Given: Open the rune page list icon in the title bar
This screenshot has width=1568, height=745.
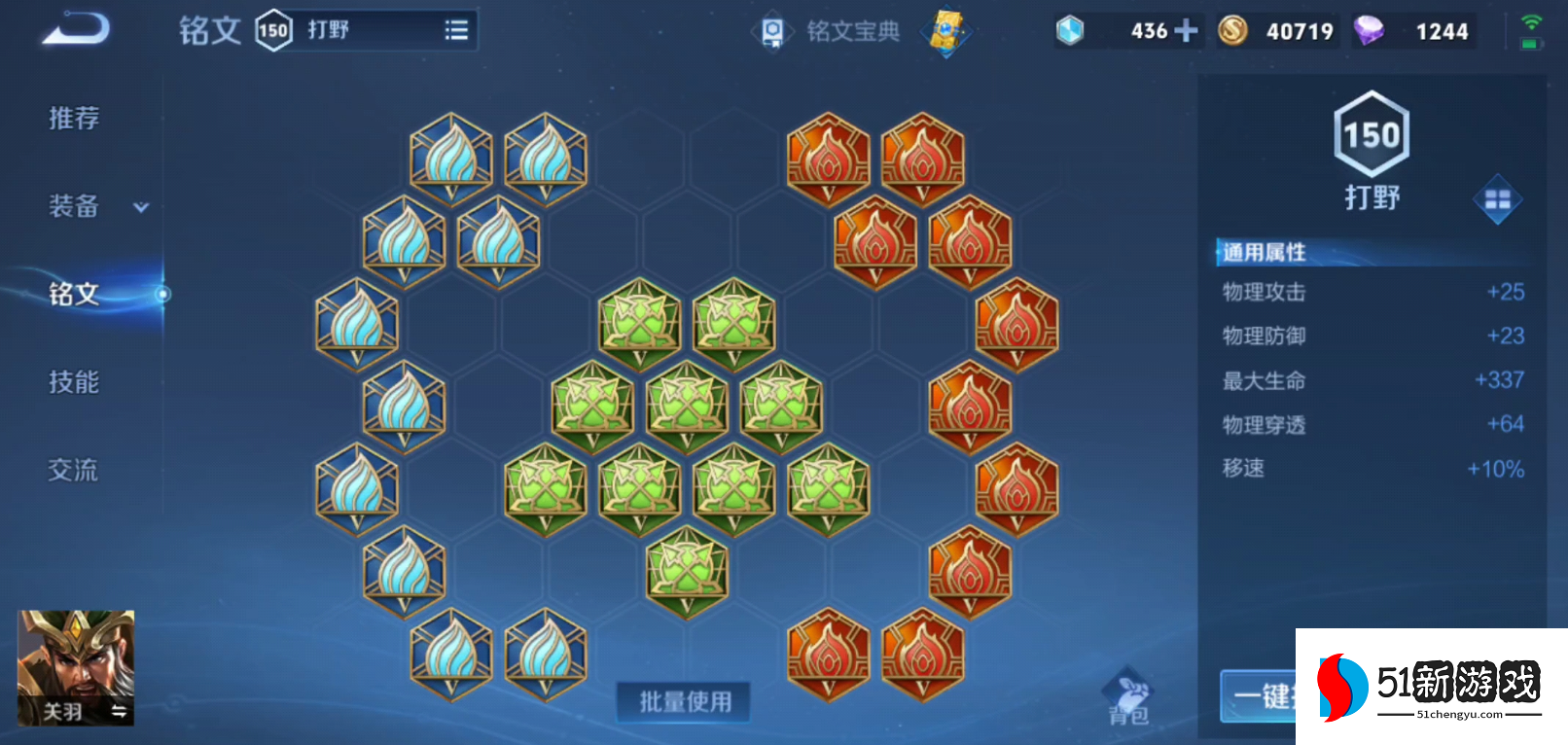Looking at the screenshot, I should (455, 29).
